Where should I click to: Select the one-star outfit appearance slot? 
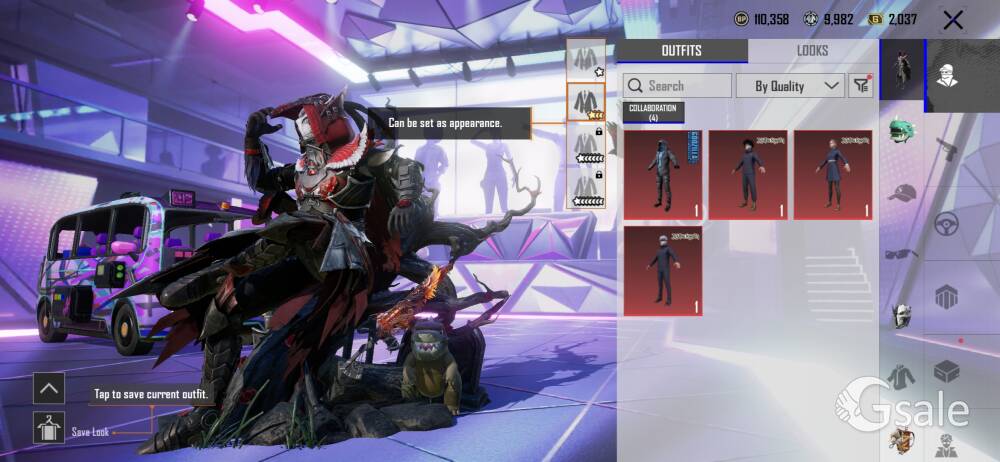pyautogui.click(x=585, y=61)
